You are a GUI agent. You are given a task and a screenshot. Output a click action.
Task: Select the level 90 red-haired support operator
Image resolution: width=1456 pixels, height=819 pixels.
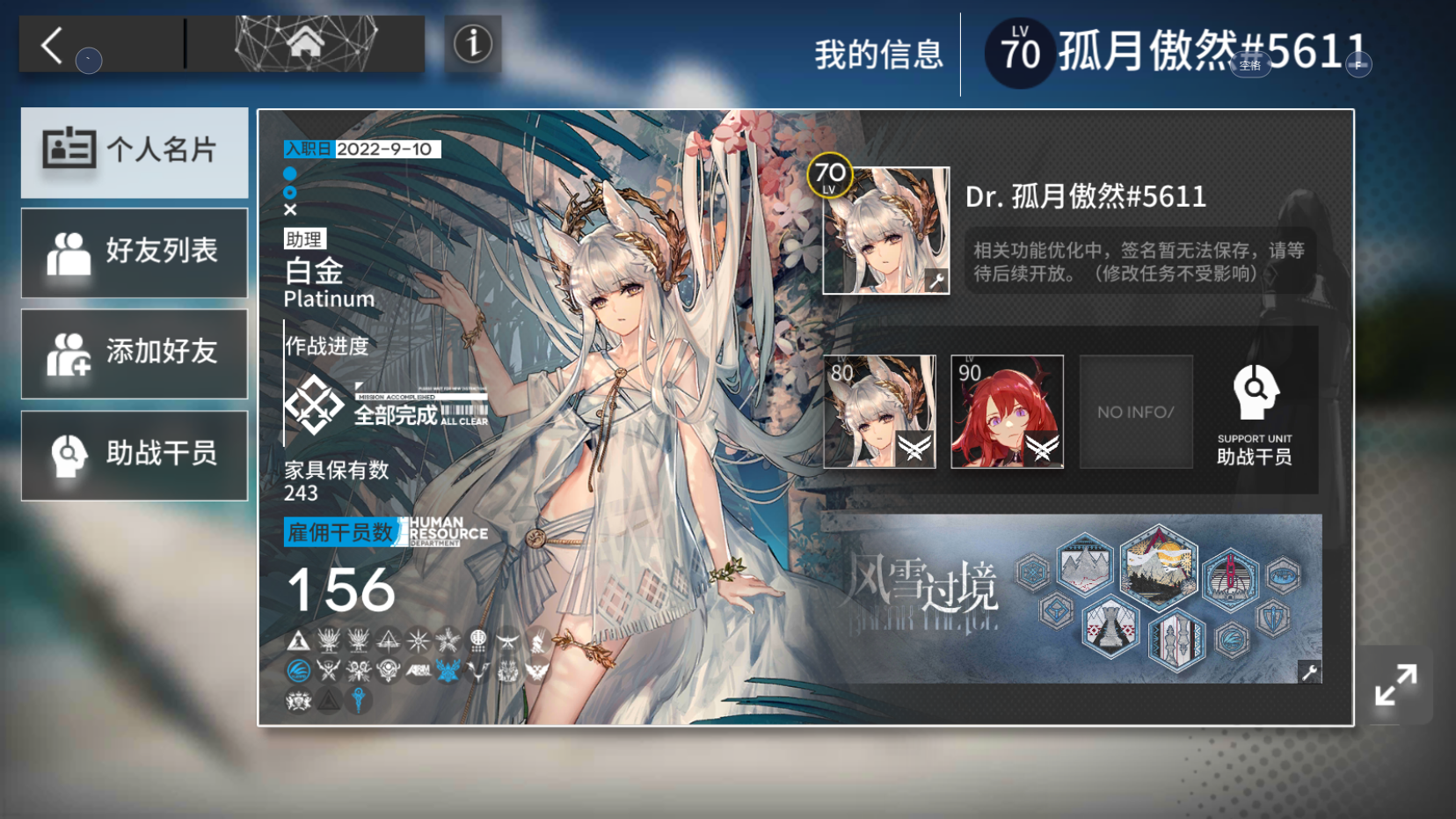pyautogui.click(x=1007, y=412)
